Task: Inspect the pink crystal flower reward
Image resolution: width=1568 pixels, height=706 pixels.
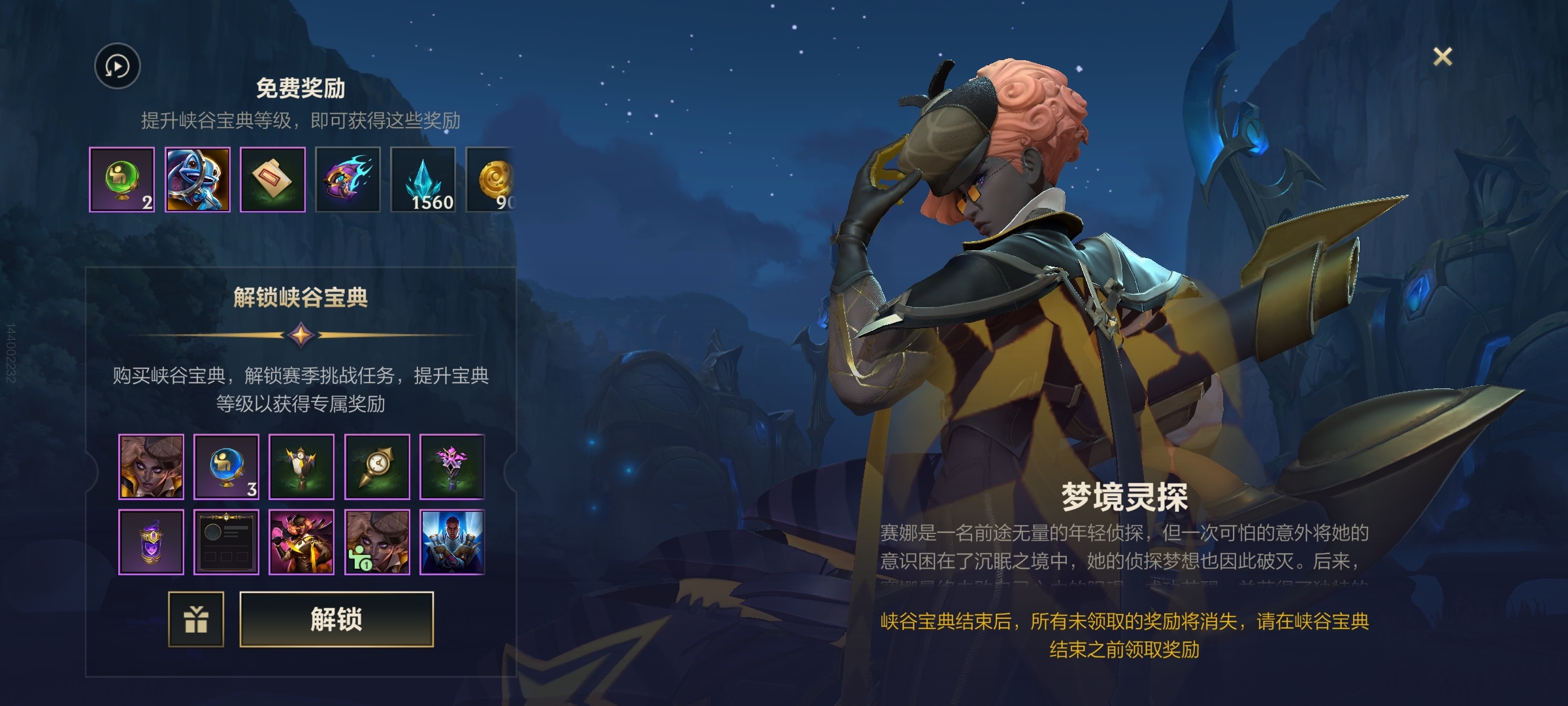Action: [452, 467]
